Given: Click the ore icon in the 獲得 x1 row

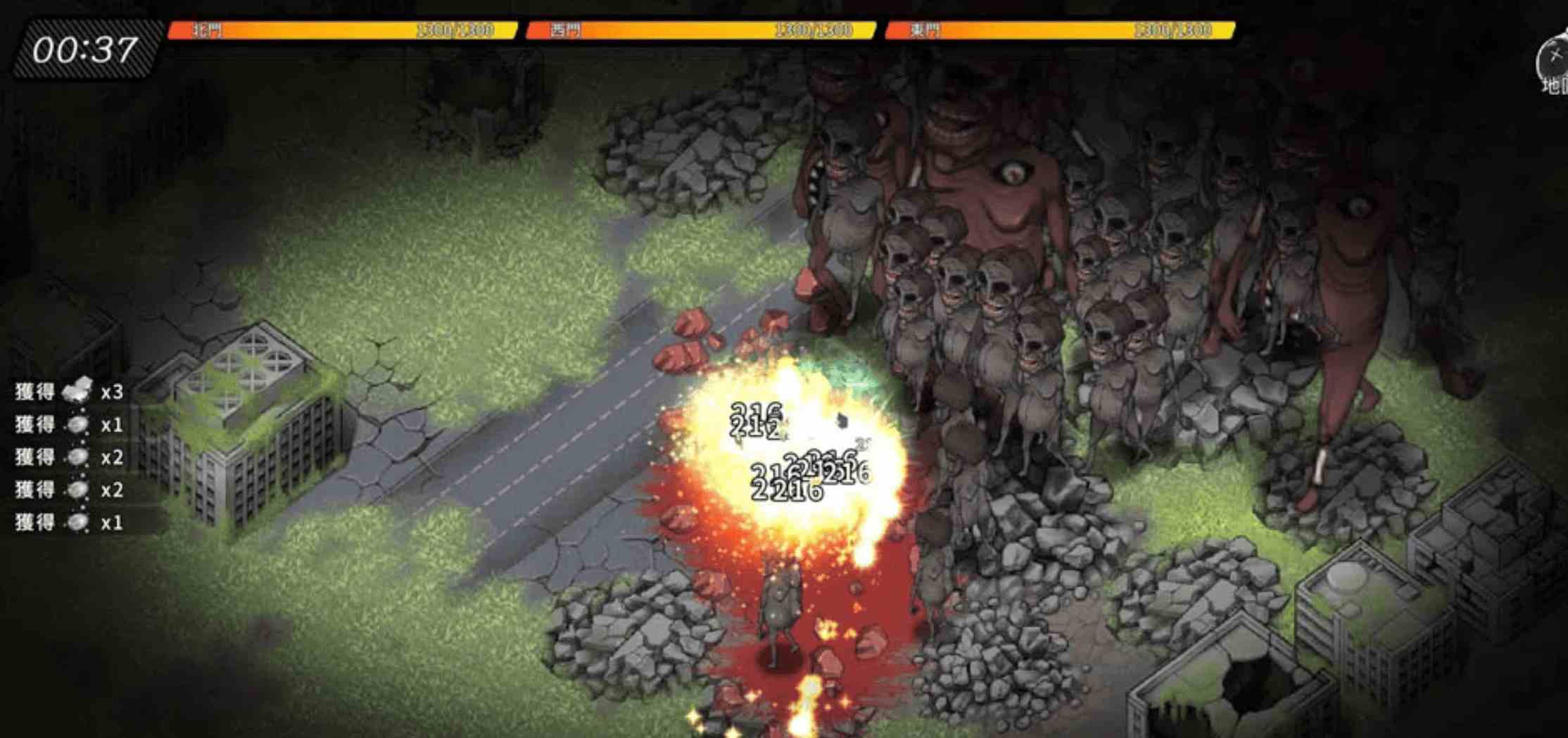Looking at the screenshot, I should [x=80, y=424].
